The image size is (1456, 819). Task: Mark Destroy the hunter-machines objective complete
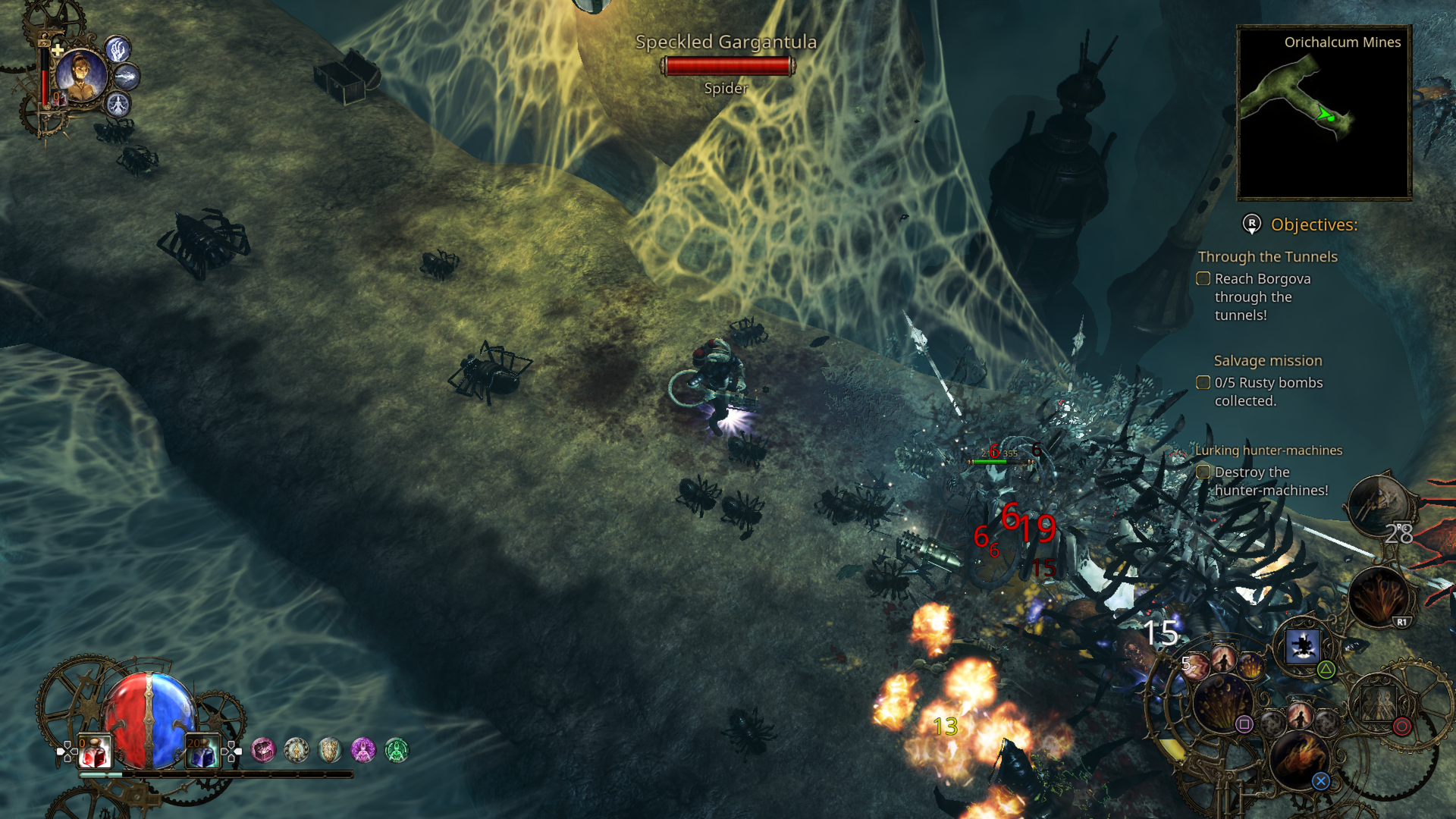click(x=1203, y=472)
